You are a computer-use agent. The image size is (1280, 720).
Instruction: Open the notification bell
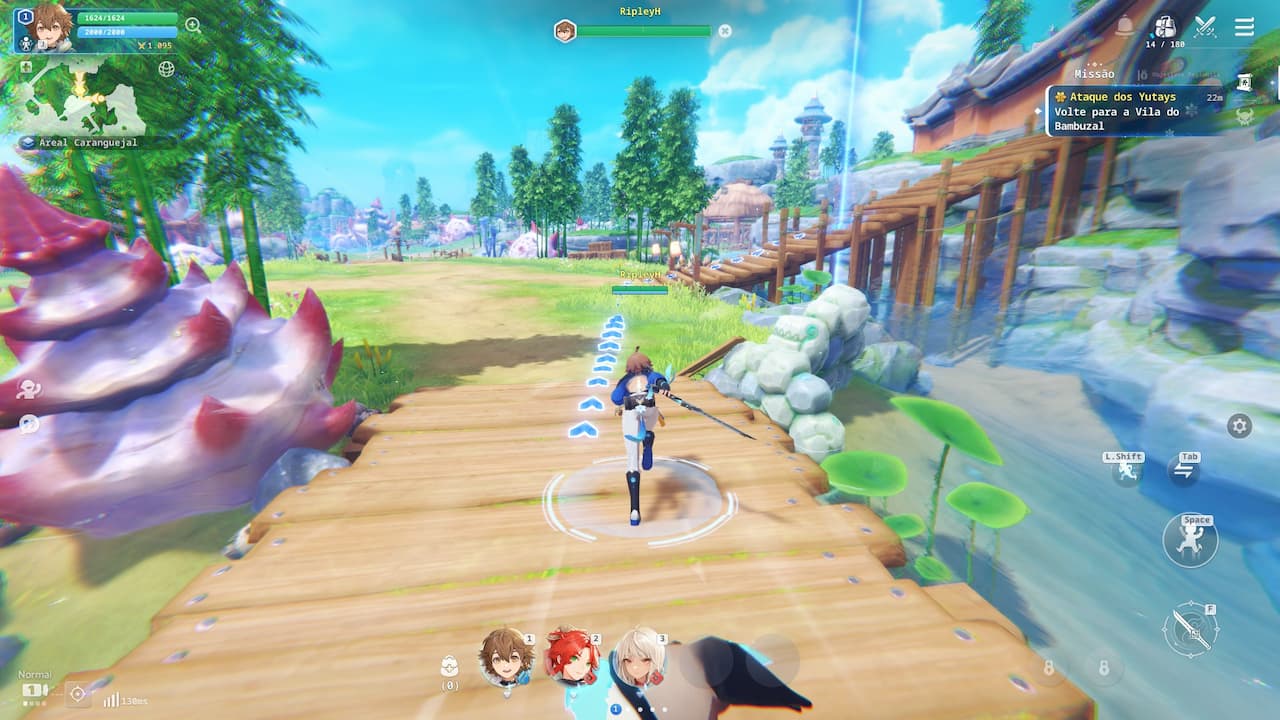[1125, 26]
